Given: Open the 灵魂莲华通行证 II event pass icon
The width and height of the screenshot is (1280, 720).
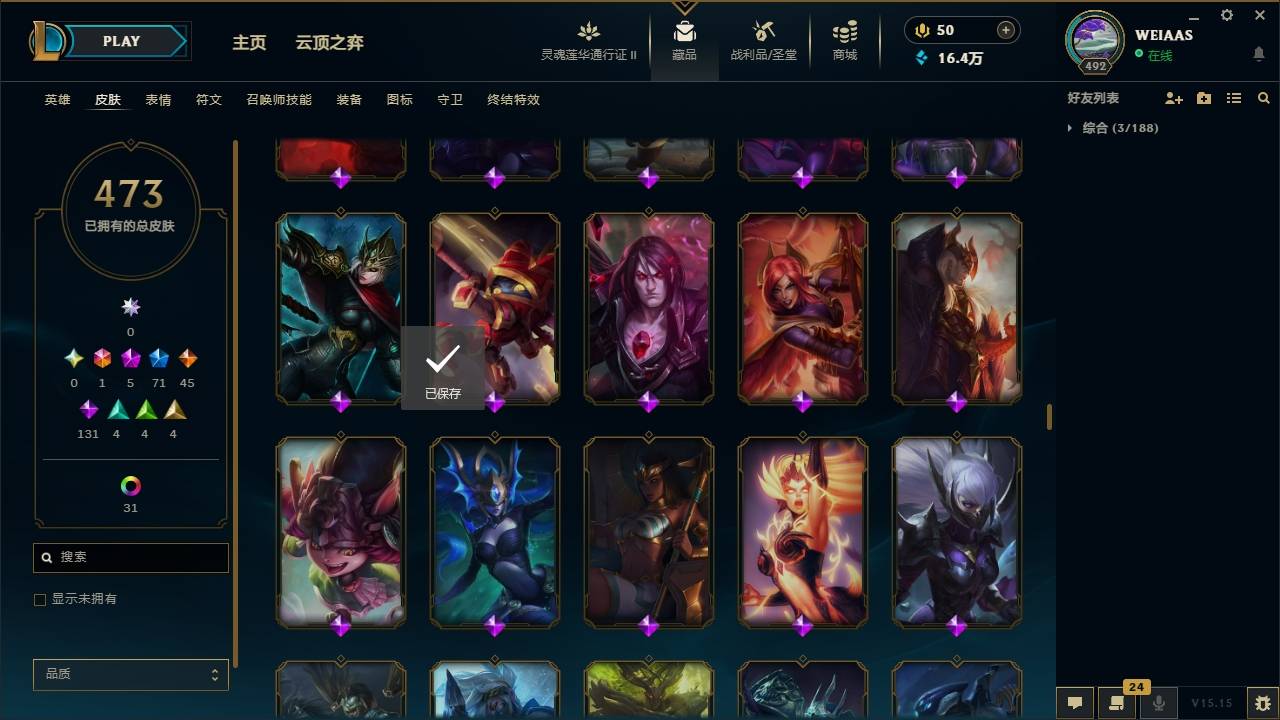Looking at the screenshot, I should point(588,31).
